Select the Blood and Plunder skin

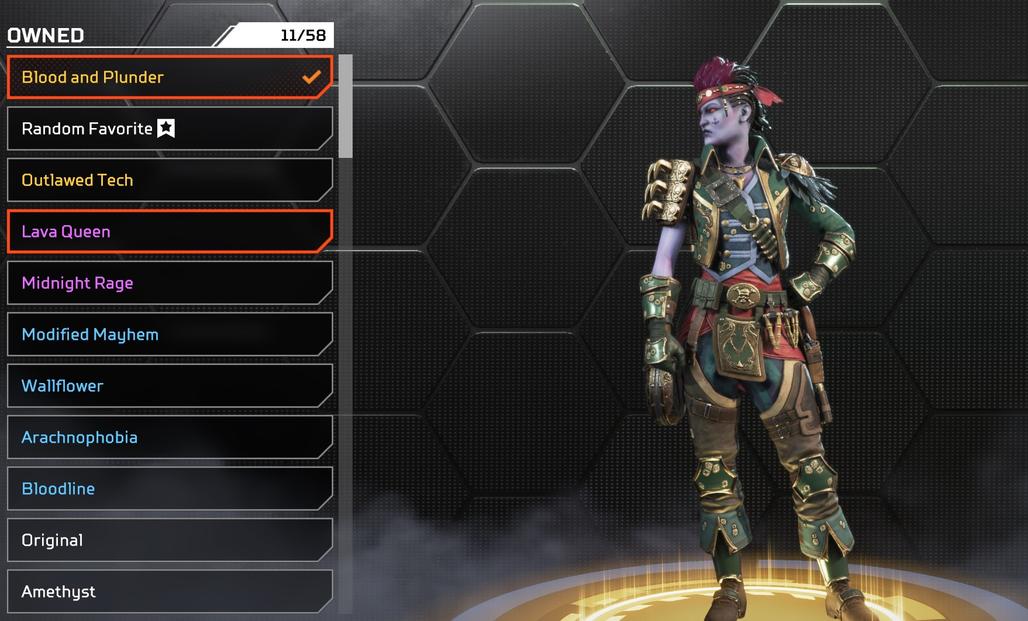click(169, 77)
